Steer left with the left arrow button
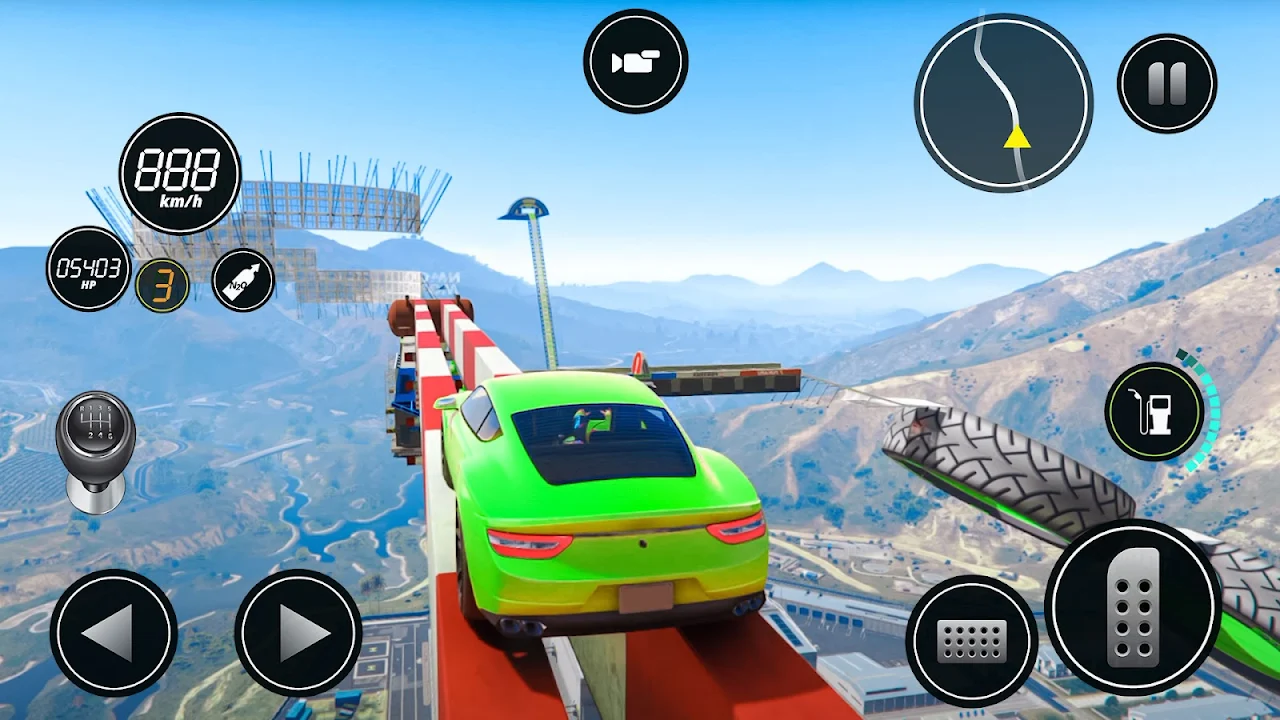 pos(113,632)
